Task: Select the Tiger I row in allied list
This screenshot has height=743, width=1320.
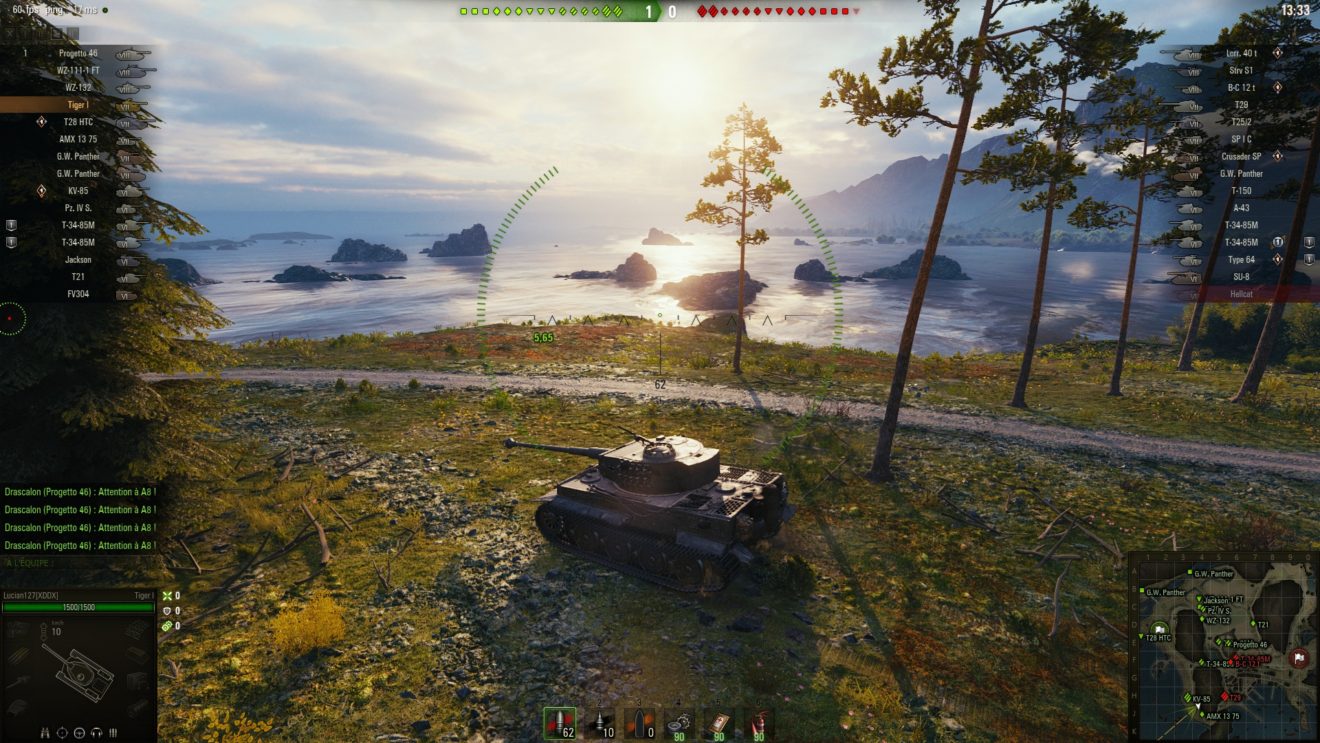Action: coord(79,105)
